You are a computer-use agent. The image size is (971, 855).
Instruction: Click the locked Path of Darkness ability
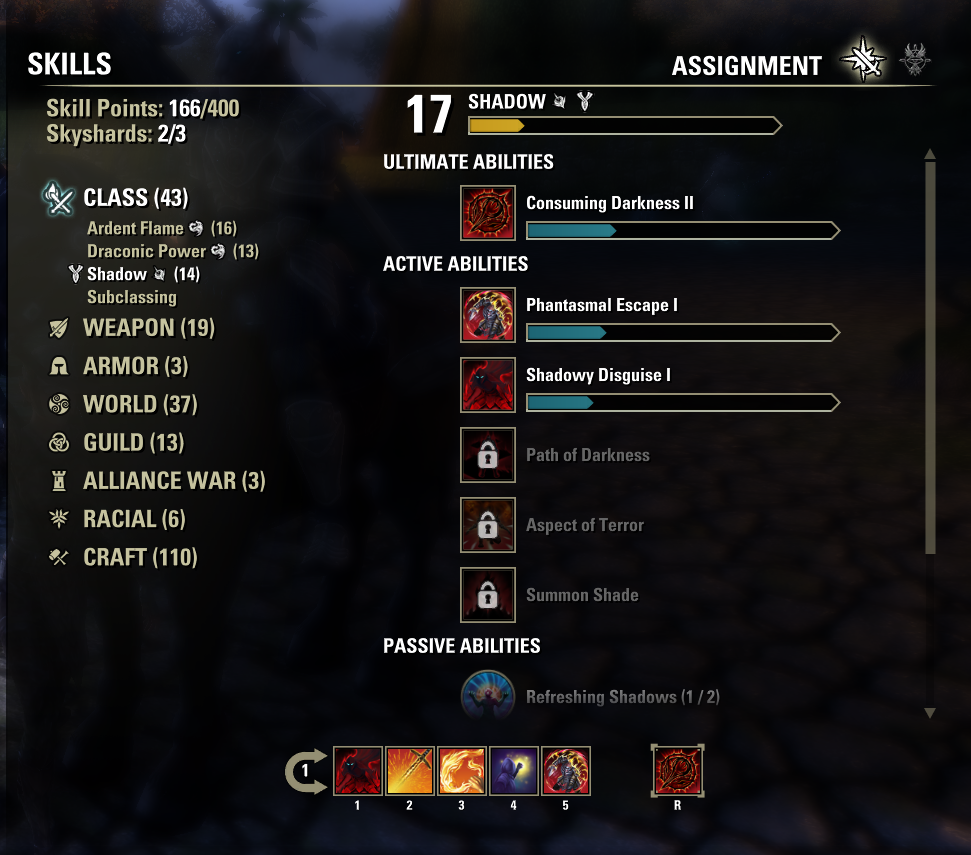coord(488,455)
